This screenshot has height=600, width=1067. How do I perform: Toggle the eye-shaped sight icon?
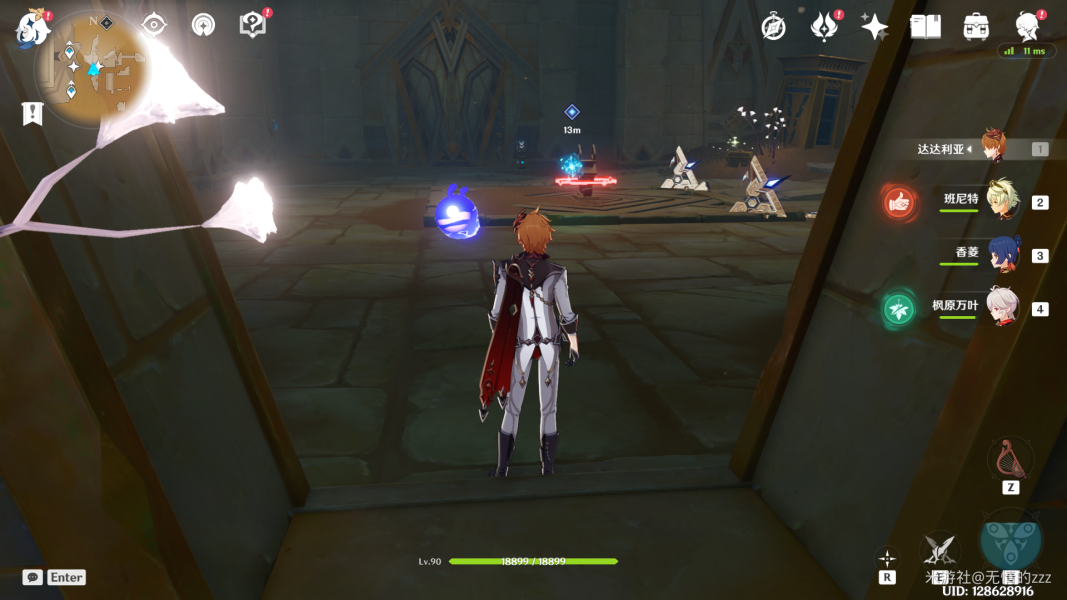pyautogui.click(x=154, y=25)
